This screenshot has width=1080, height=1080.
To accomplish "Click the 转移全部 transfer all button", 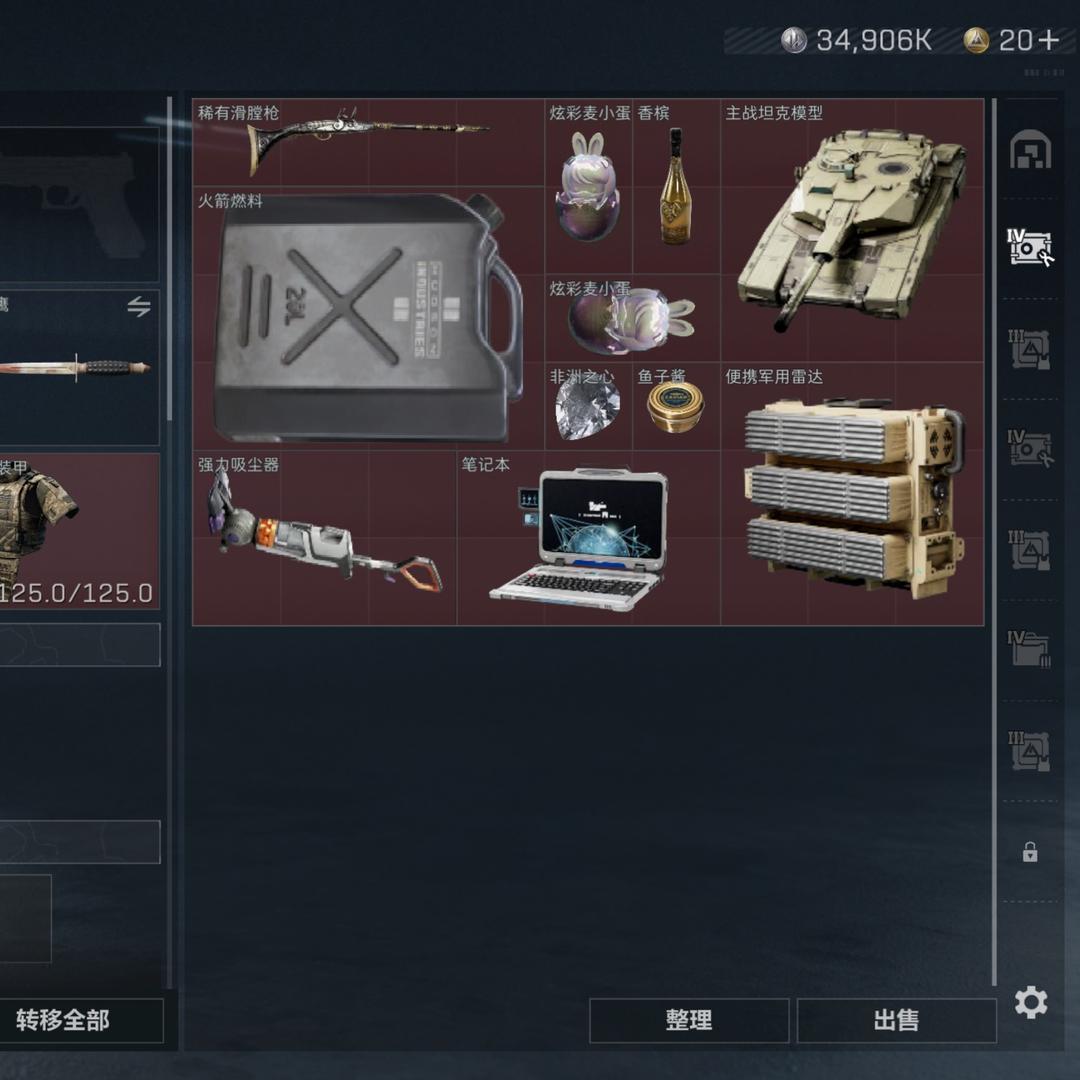I will pos(64,1020).
